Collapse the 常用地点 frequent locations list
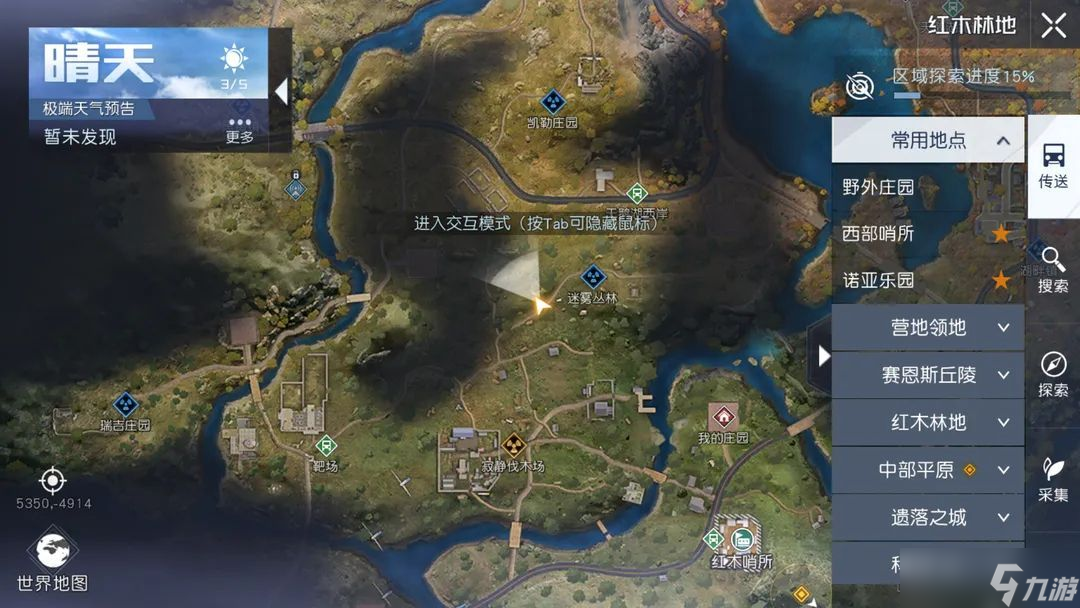Screen dimensions: 1080x608 [1002, 141]
